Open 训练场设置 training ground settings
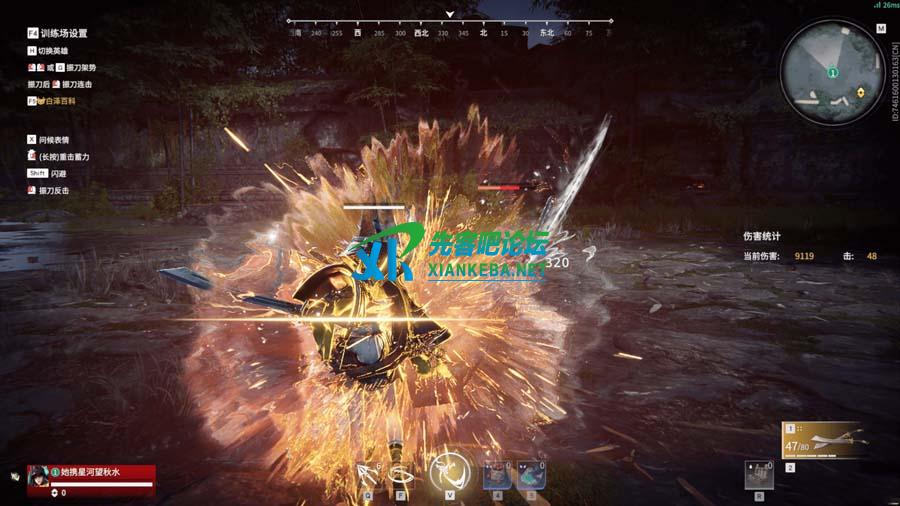Screen dimensions: 900x506 63,33
